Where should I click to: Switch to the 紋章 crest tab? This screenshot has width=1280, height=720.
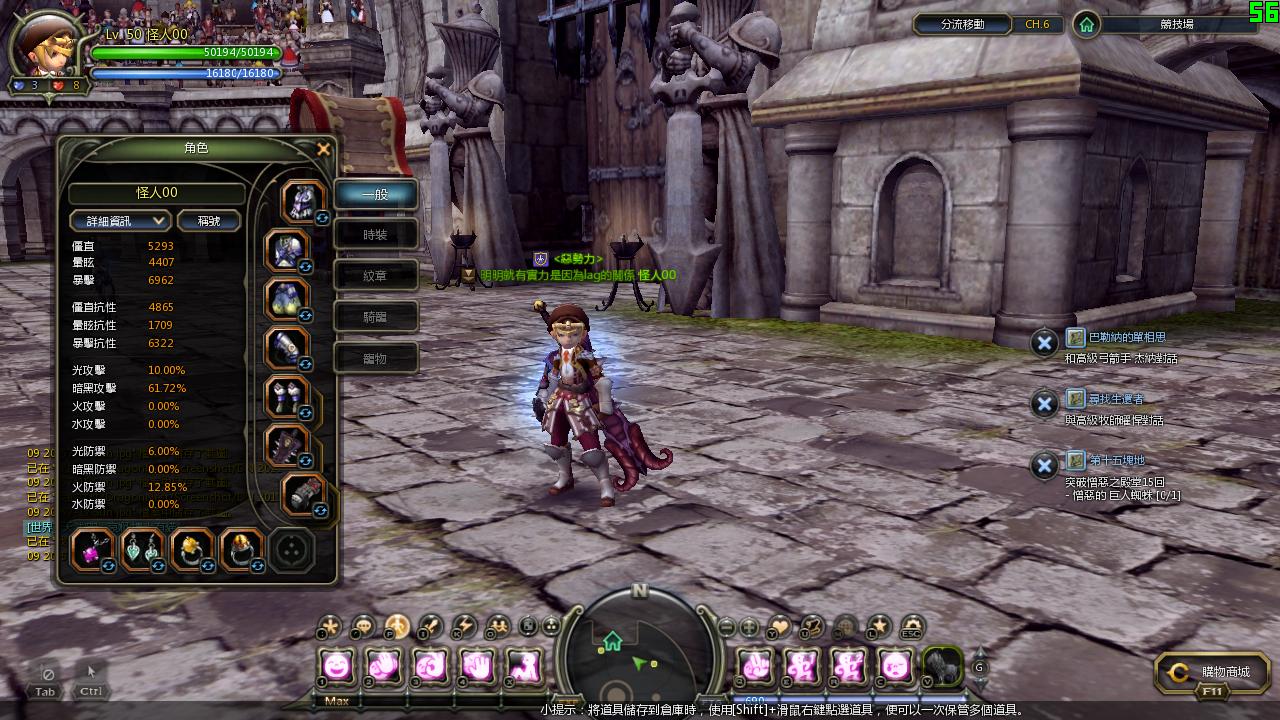coord(375,276)
